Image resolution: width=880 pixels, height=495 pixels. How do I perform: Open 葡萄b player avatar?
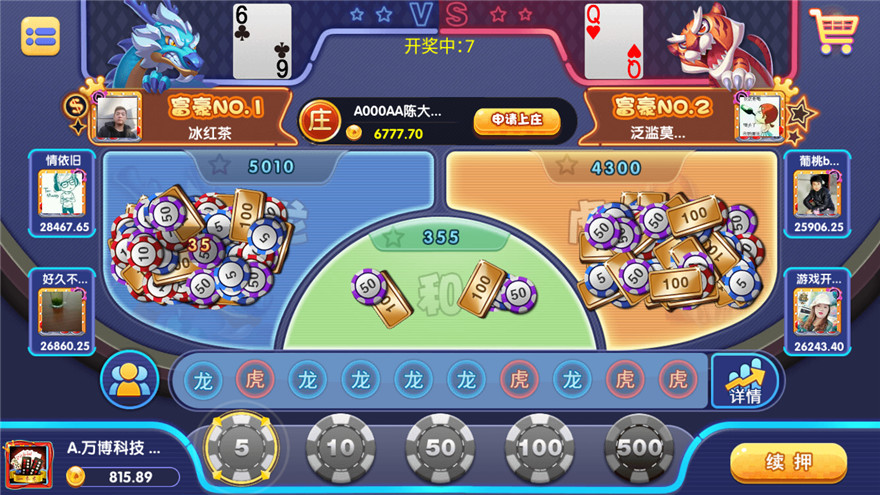(816, 190)
